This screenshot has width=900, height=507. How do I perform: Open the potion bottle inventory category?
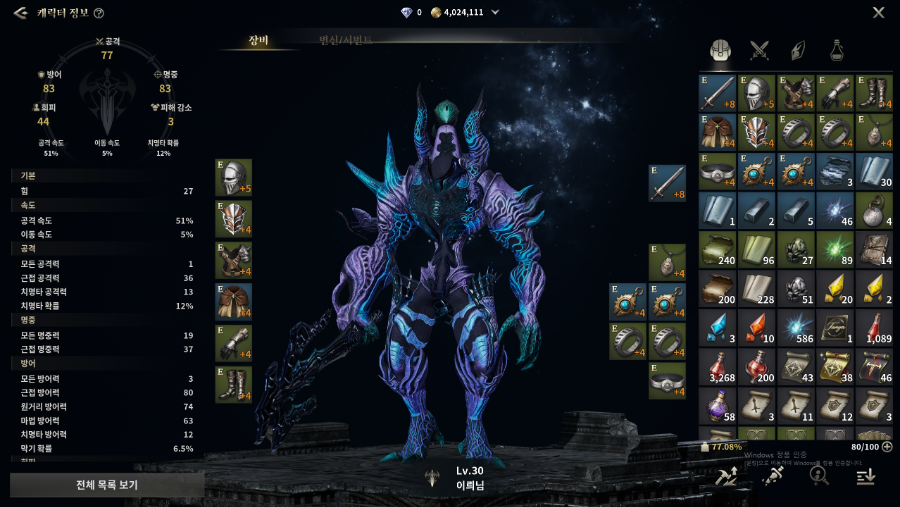pos(836,50)
